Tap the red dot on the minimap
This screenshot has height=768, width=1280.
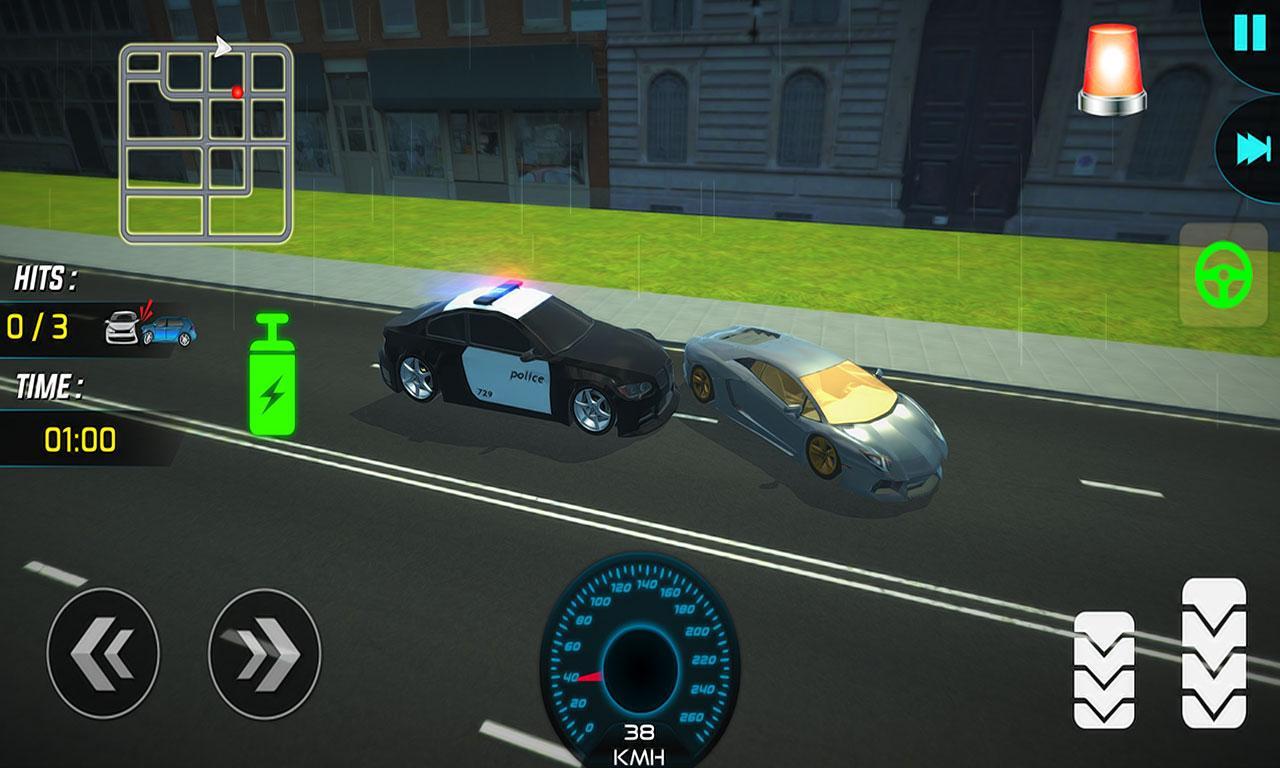236,90
